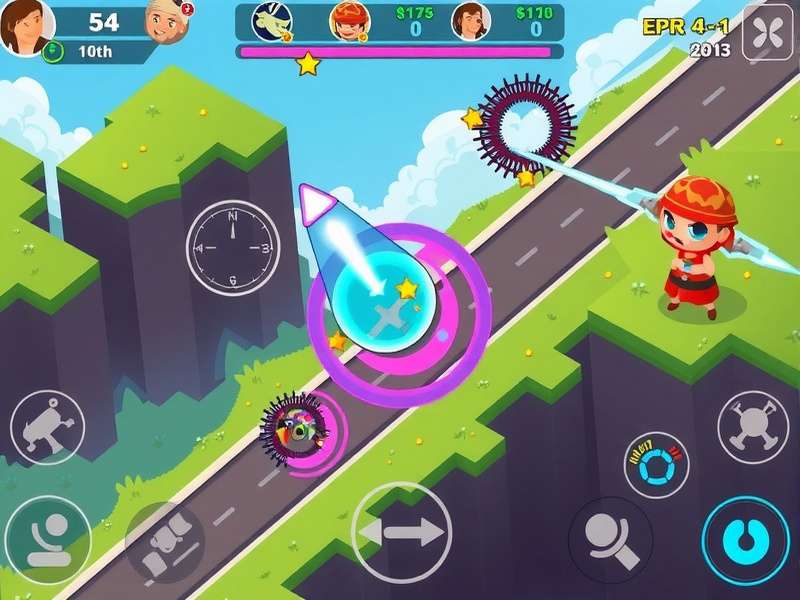Screen dimensions: 800x600
Task: Activate the four-legged drone button
Action: click(x=755, y=426)
